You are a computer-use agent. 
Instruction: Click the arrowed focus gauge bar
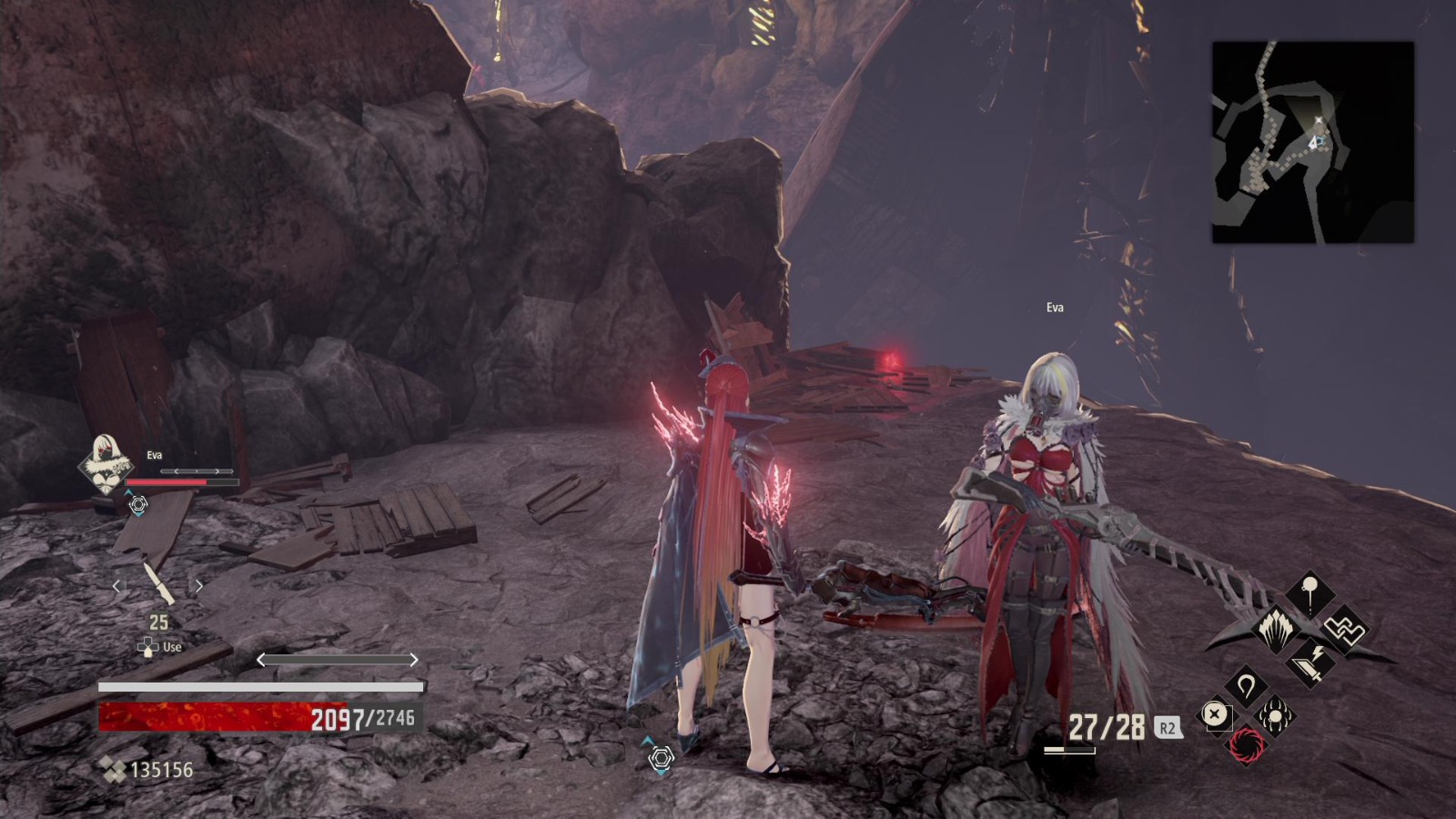[x=339, y=659]
